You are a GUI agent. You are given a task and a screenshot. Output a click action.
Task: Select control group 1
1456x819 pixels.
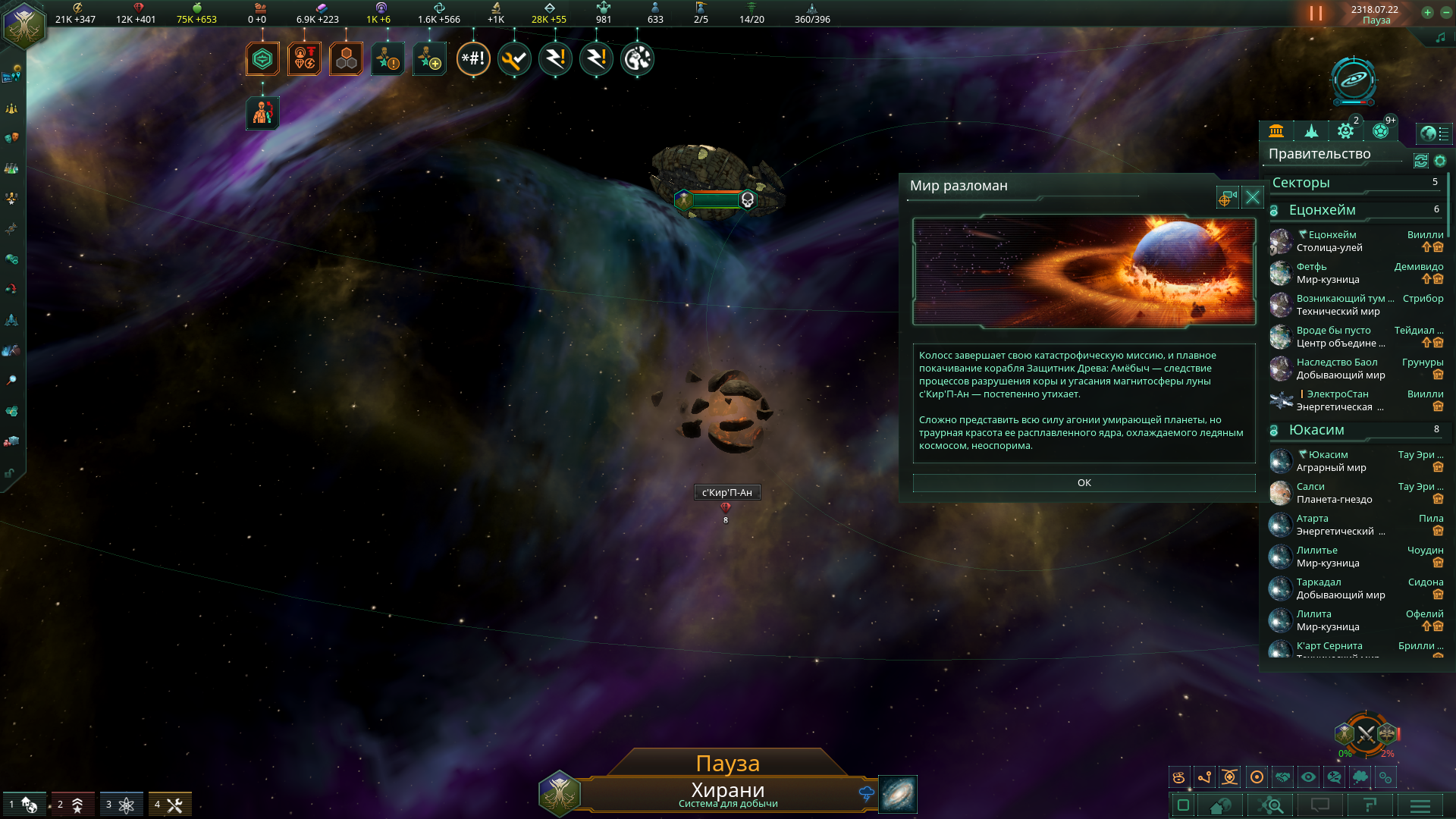(x=24, y=804)
